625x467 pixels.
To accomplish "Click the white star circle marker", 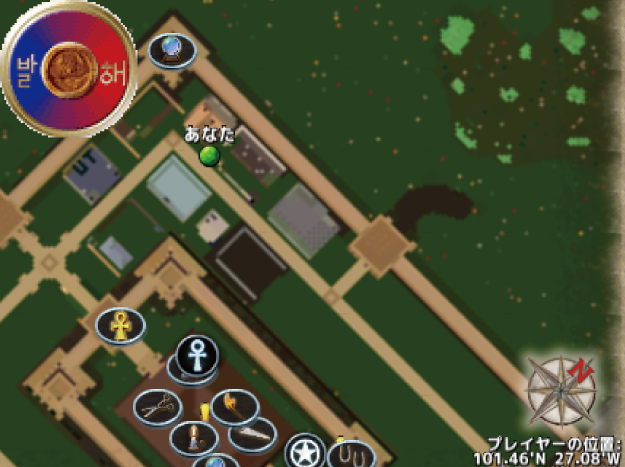I will pyautogui.click(x=303, y=452).
